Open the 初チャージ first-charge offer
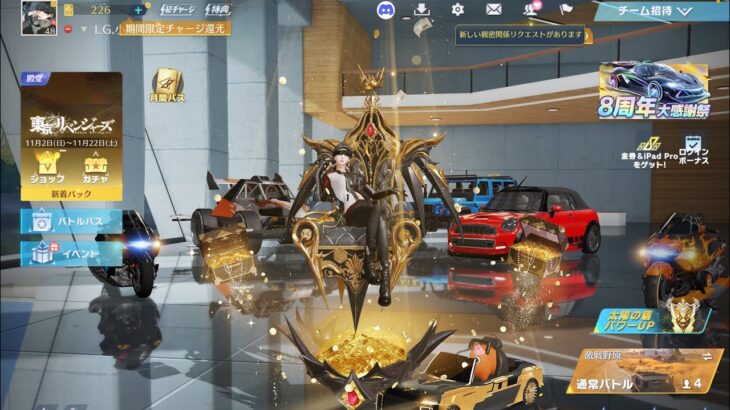This screenshot has width=730, height=410. click(x=179, y=9)
